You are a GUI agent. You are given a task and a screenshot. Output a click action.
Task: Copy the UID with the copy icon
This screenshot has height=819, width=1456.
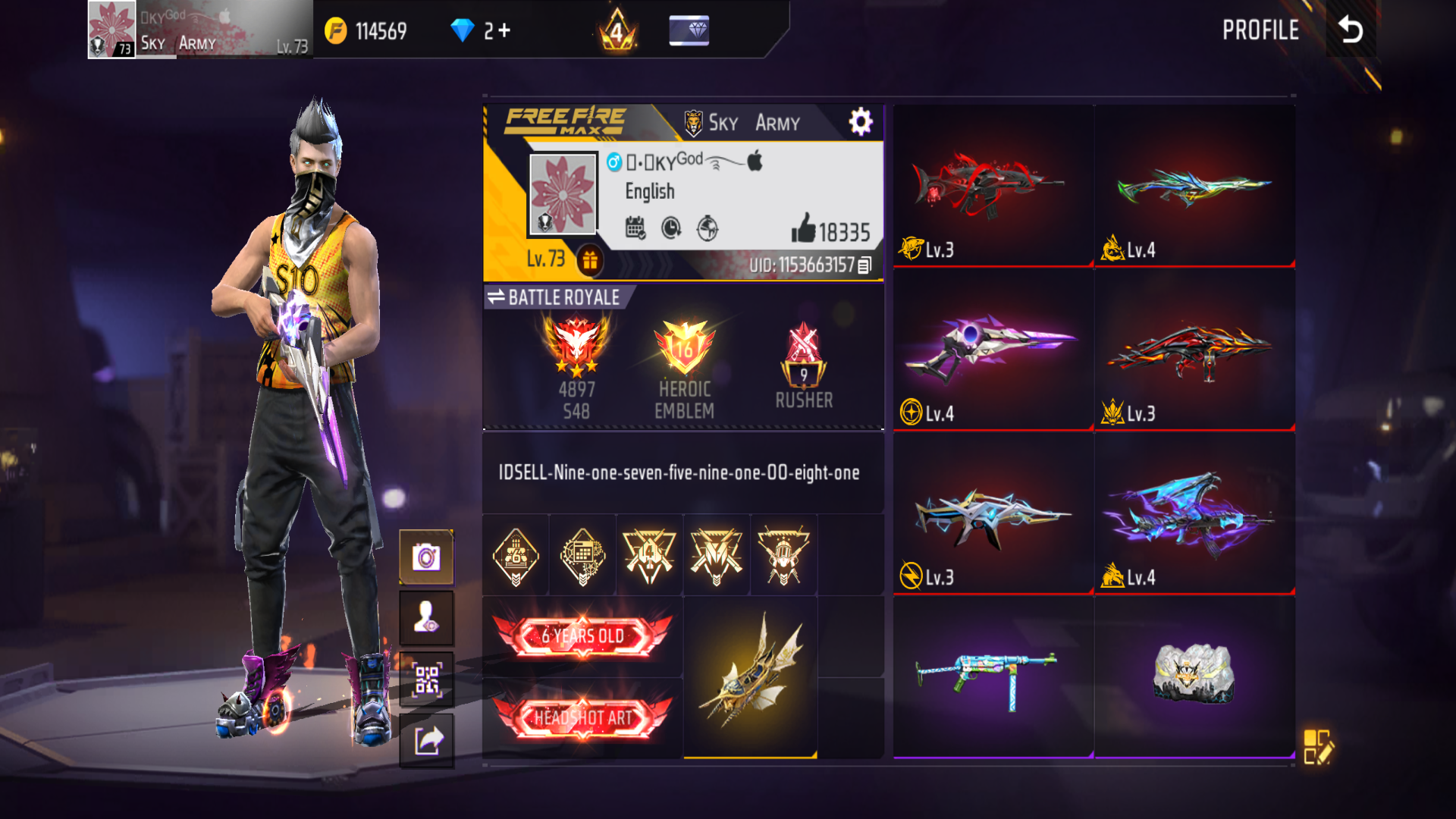click(864, 265)
